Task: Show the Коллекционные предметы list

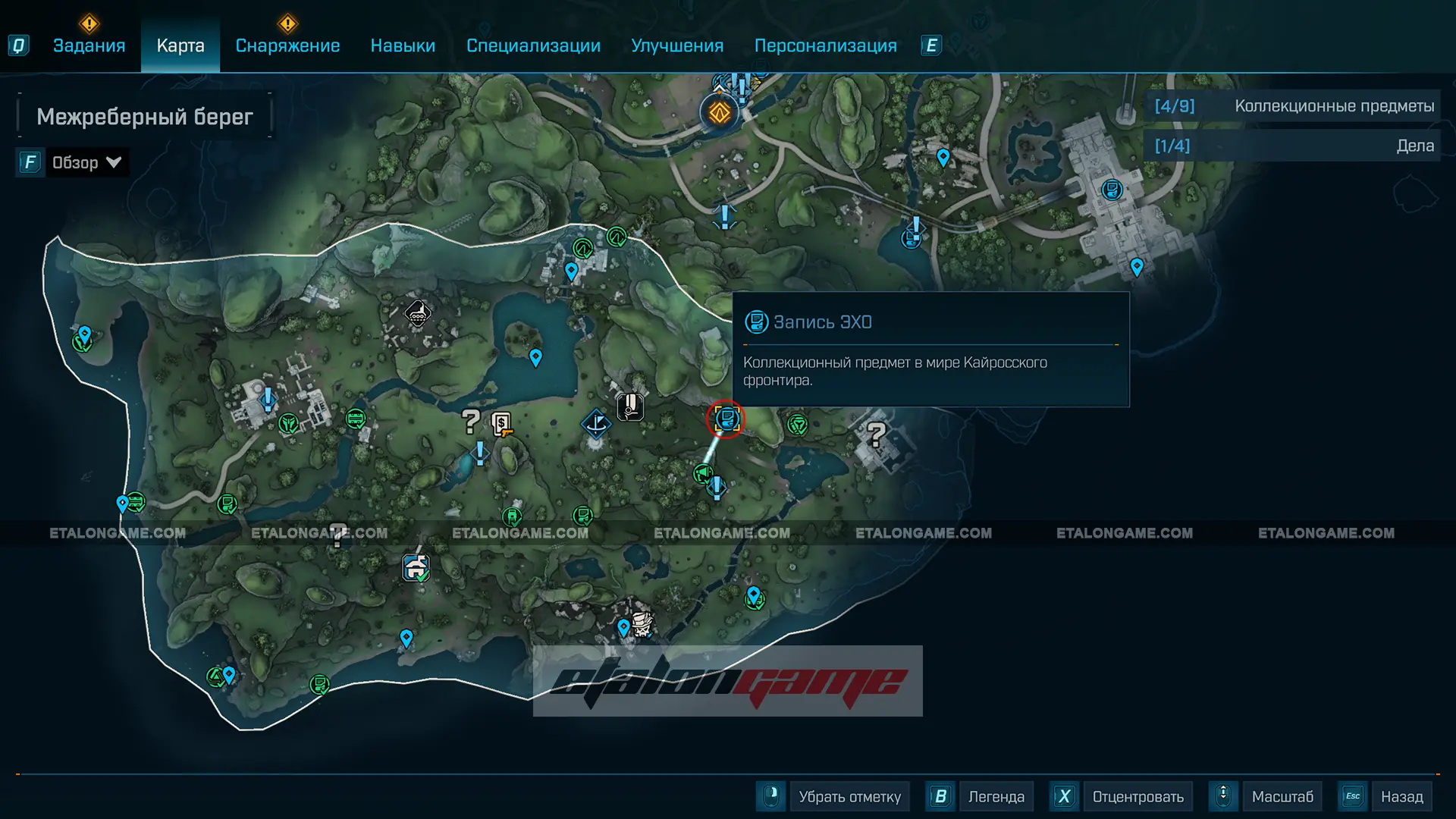Action: pos(1292,106)
